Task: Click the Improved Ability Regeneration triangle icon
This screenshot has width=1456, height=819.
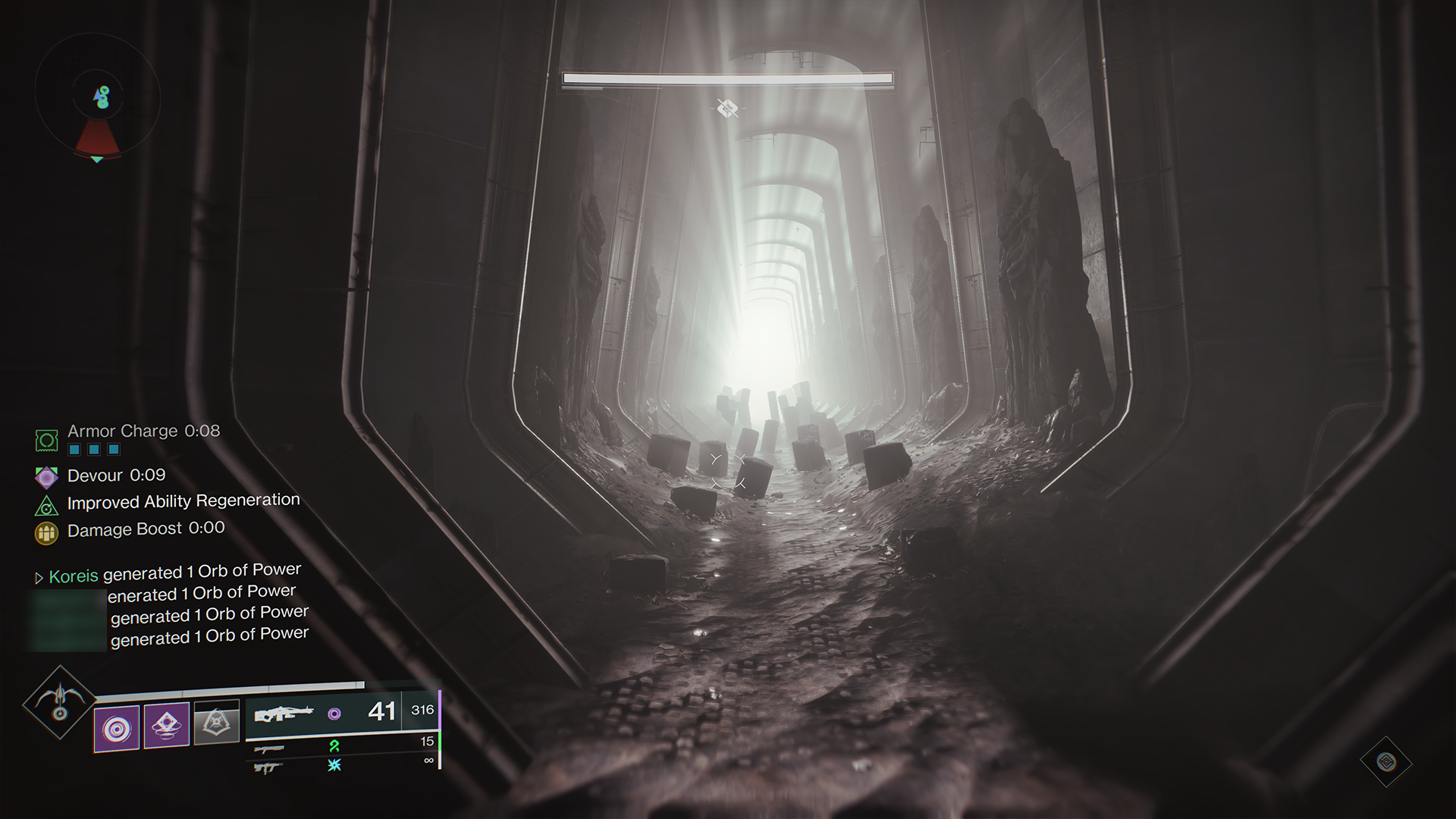Action: tap(47, 505)
